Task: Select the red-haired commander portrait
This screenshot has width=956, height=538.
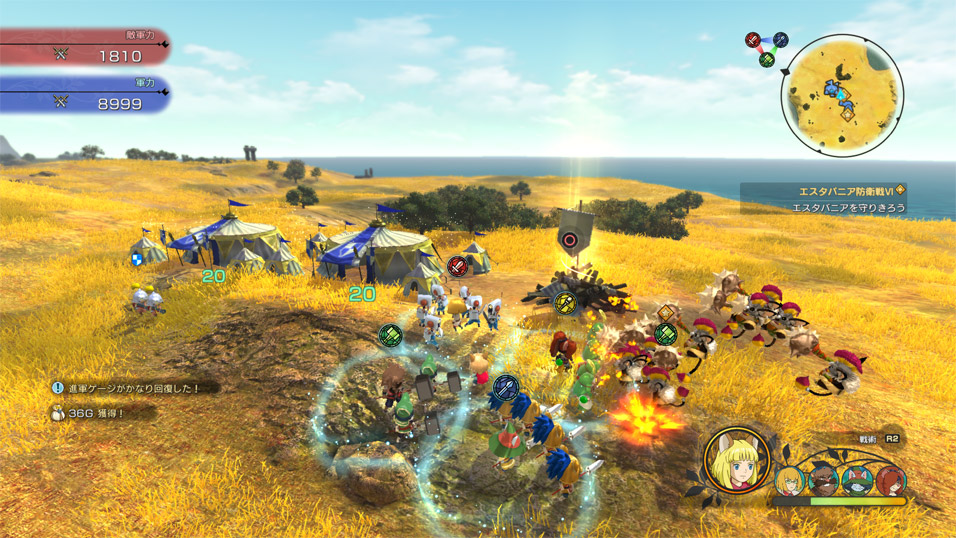Action: [889, 481]
